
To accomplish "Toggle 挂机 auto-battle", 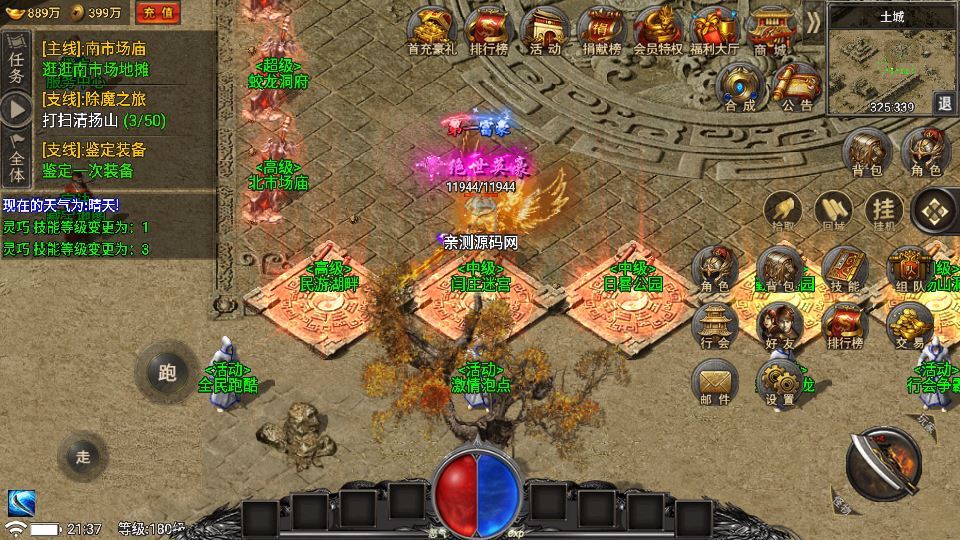I will [884, 210].
